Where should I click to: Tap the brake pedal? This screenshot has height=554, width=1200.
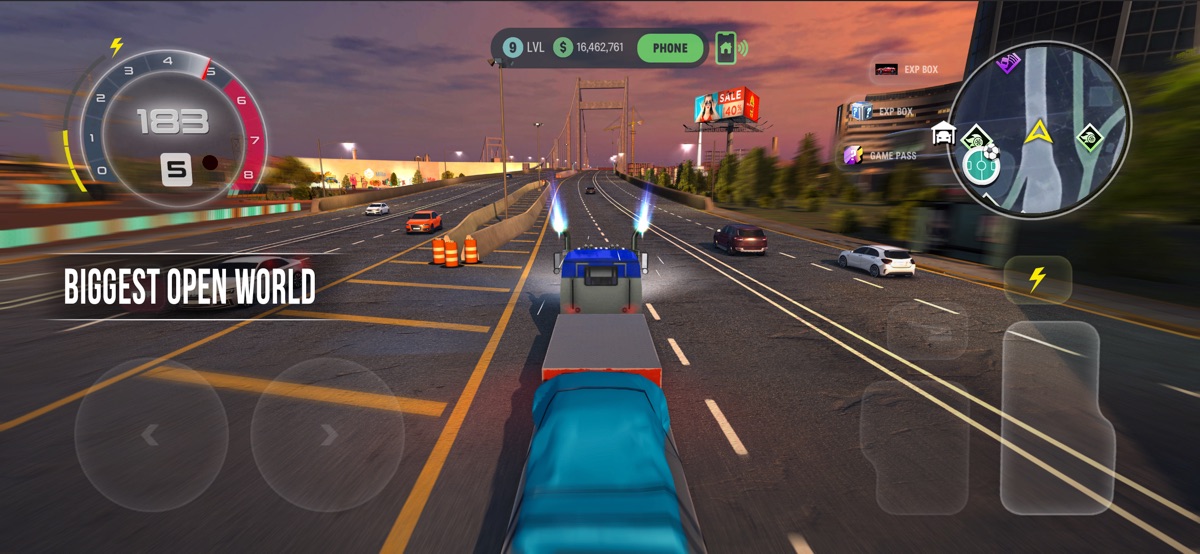[914, 445]
